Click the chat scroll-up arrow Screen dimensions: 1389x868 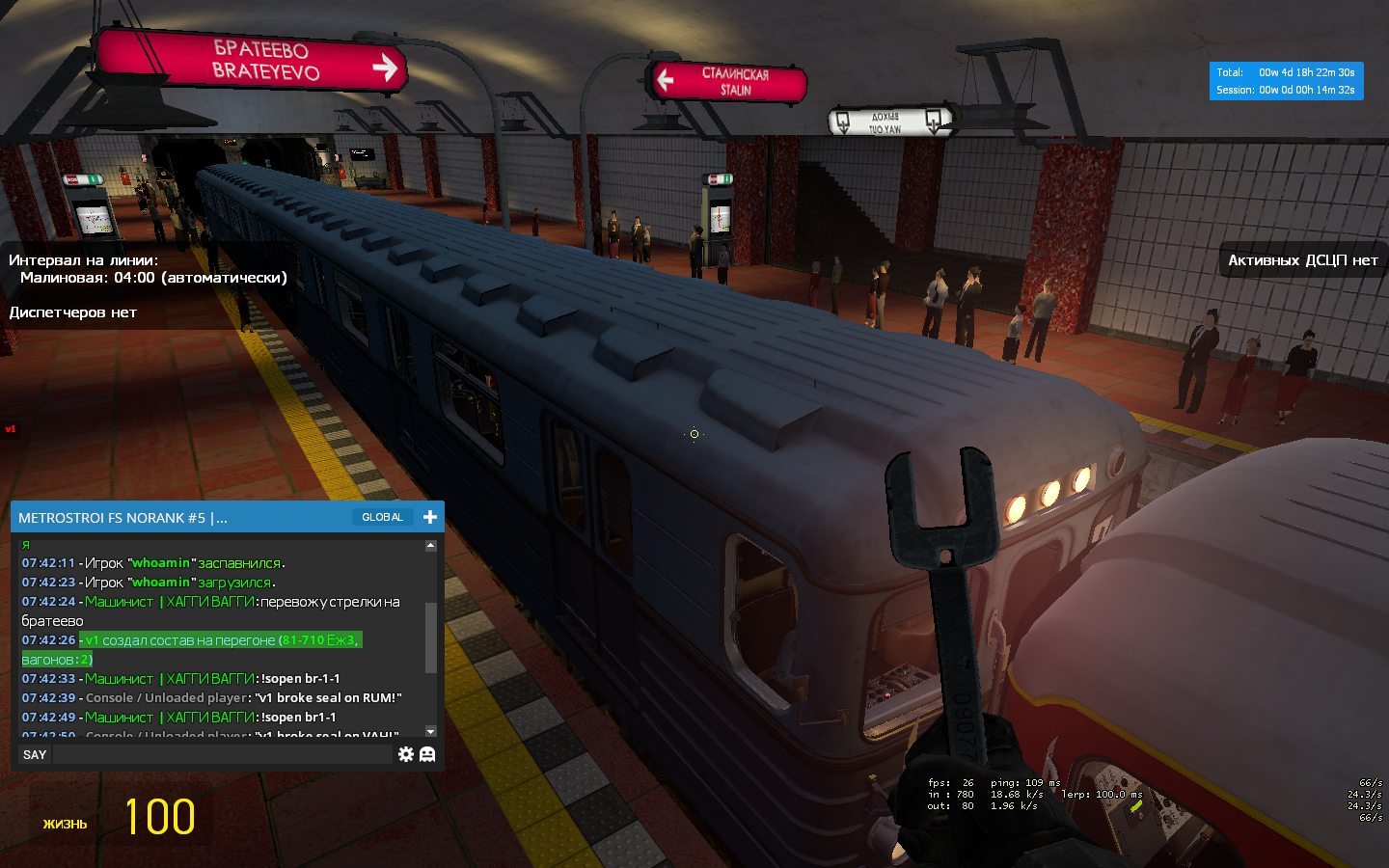tap(431, 546)
